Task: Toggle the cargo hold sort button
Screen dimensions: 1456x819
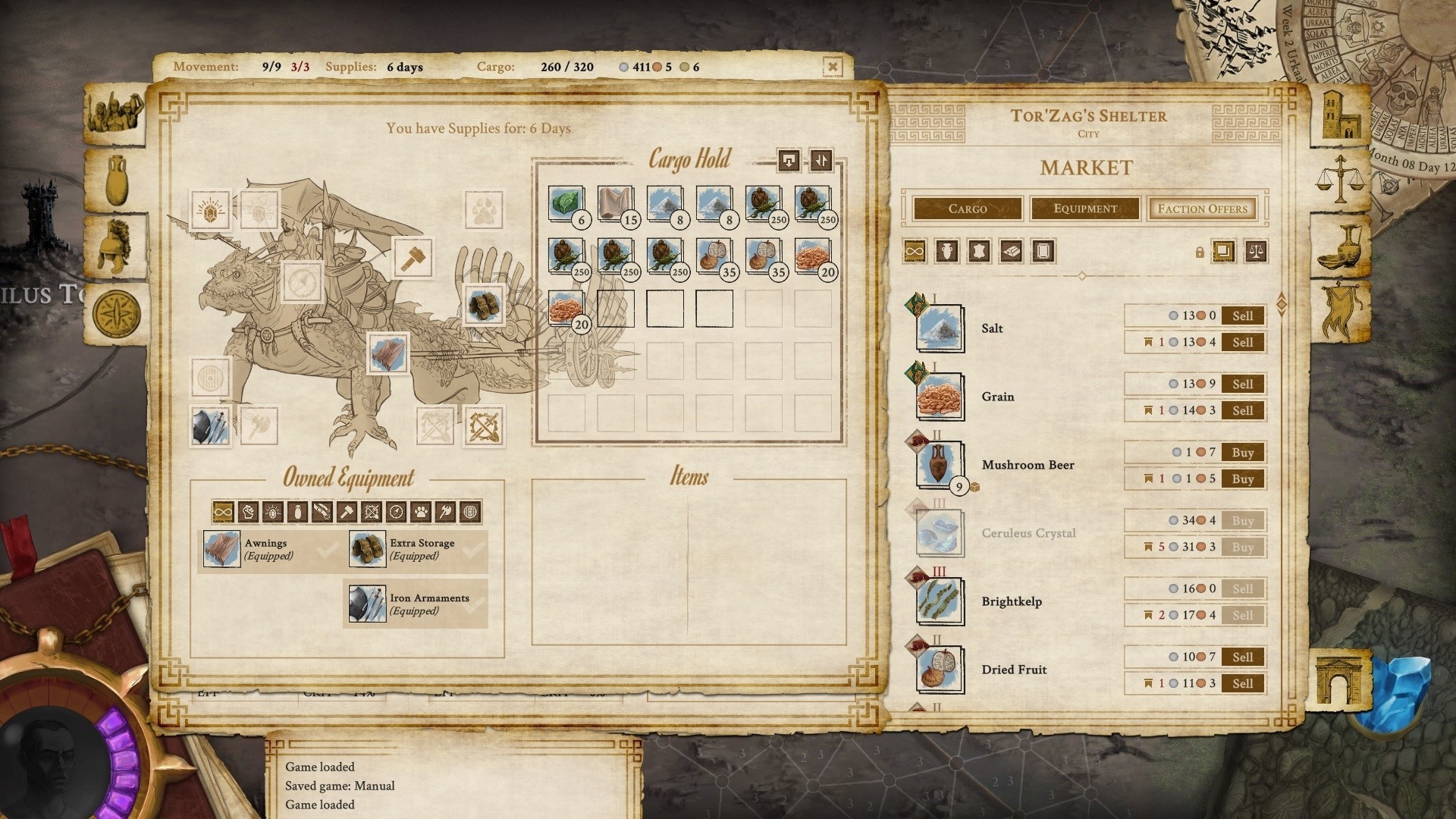Action: click(x=821, y=160)
